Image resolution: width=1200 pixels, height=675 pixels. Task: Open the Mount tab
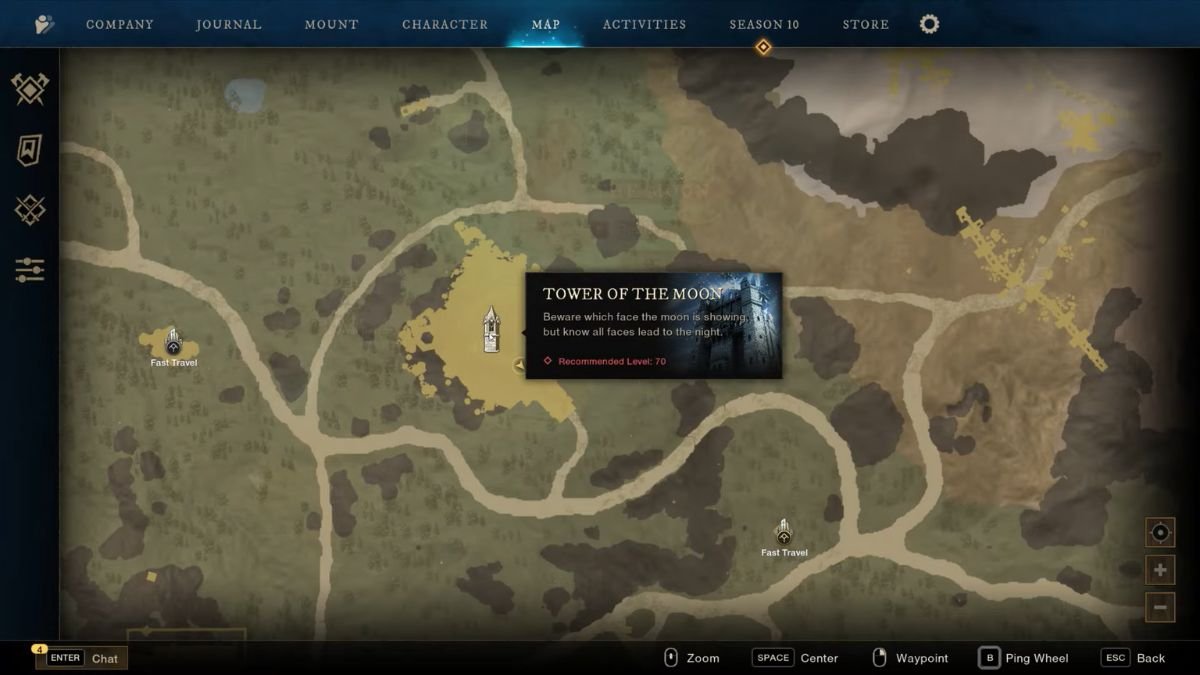(x=331, y=24)
